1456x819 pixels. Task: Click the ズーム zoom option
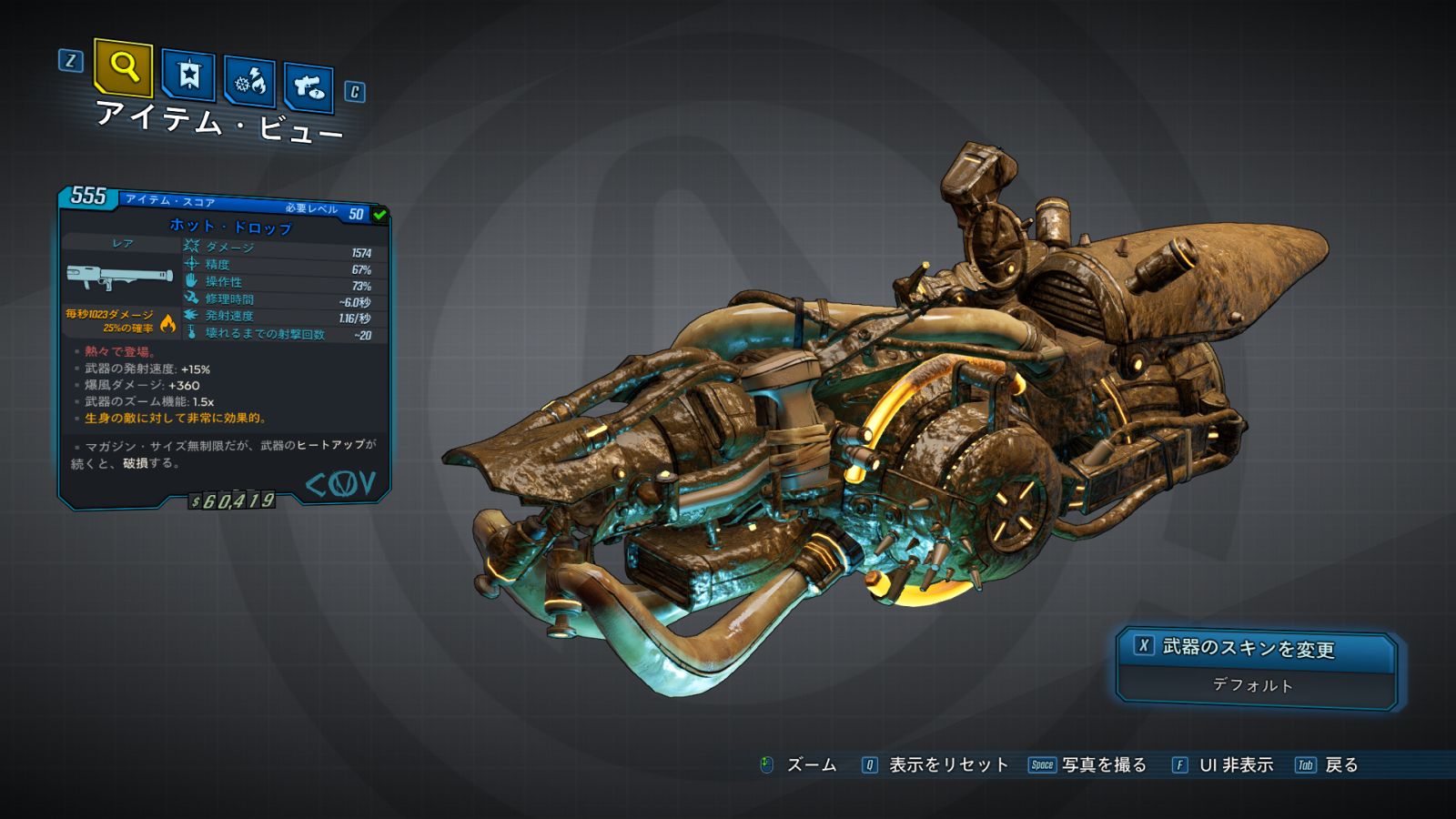pyautogui.click(x=810, y=765)
